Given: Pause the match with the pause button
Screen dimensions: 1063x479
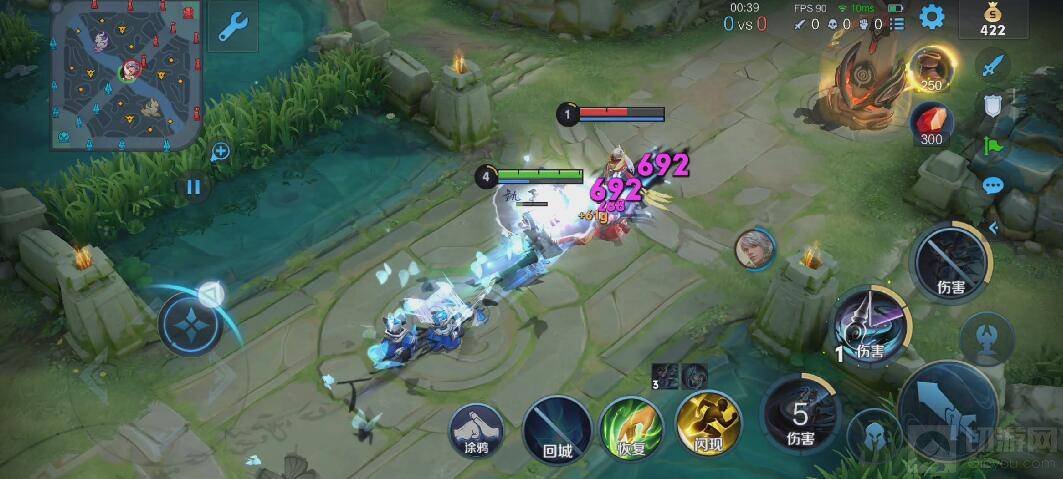Looking at the screenshot, I should pyautogui.click(x=194, y=186).
